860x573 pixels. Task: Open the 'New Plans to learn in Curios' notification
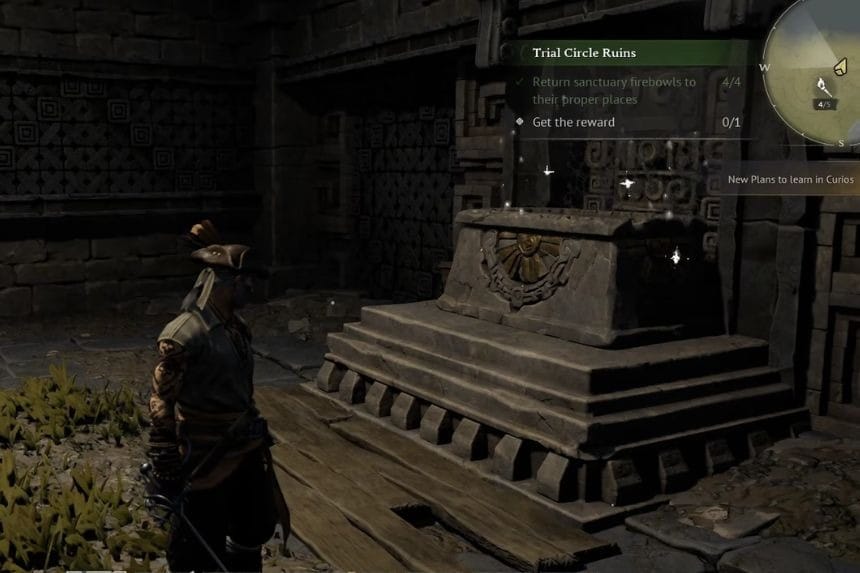point(790,180)
